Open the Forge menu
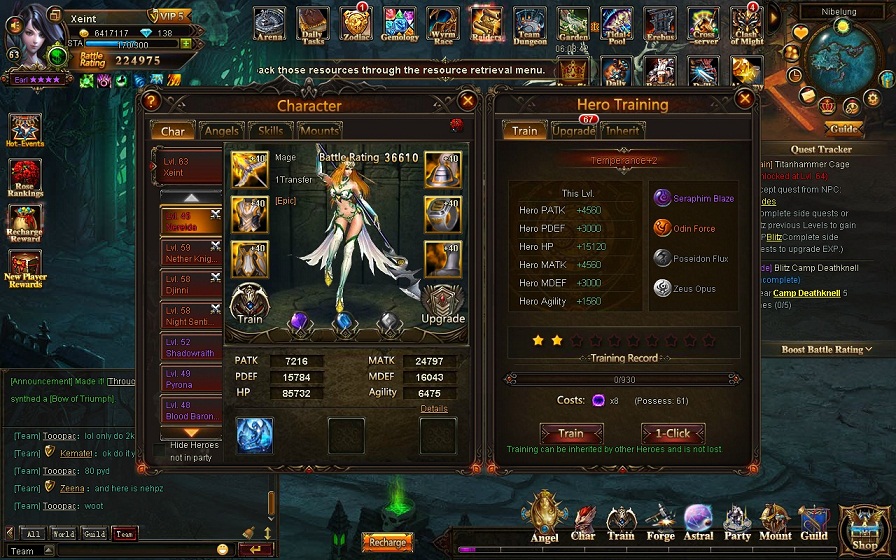Viewport: 896px width, 560px height. click(x=660, y=519)
